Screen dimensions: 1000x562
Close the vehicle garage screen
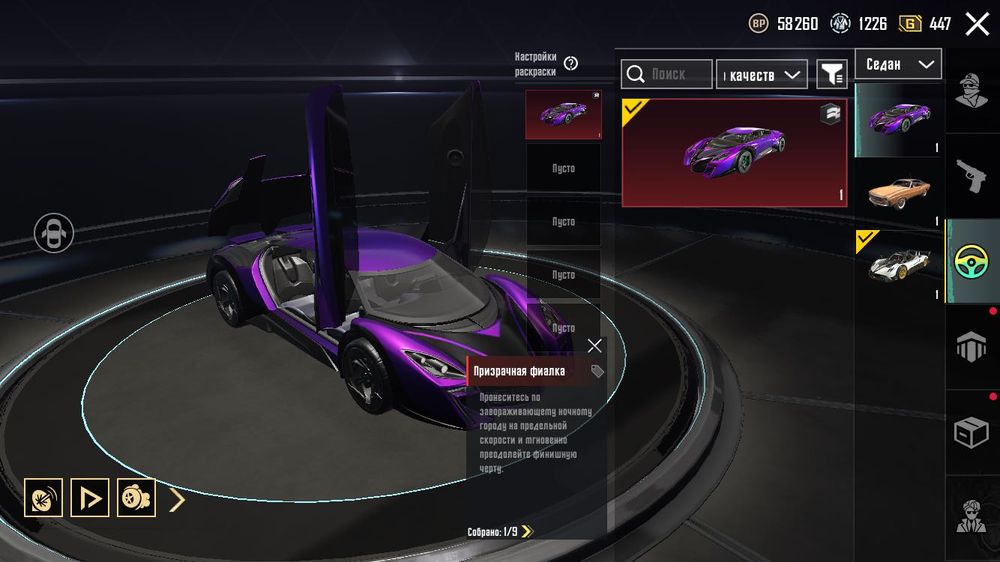977,24
